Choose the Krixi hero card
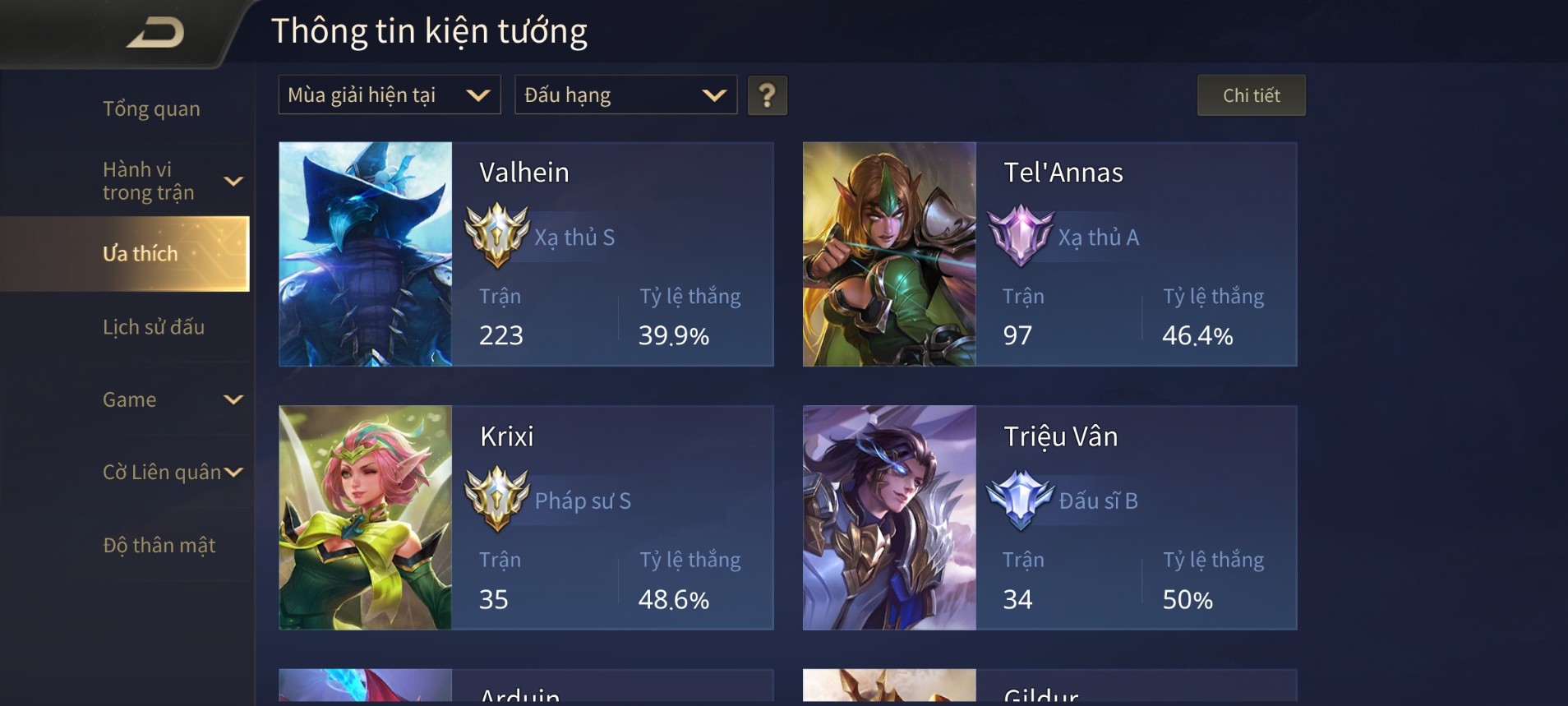The image size is (1568, 706). (x=526, y=518)
